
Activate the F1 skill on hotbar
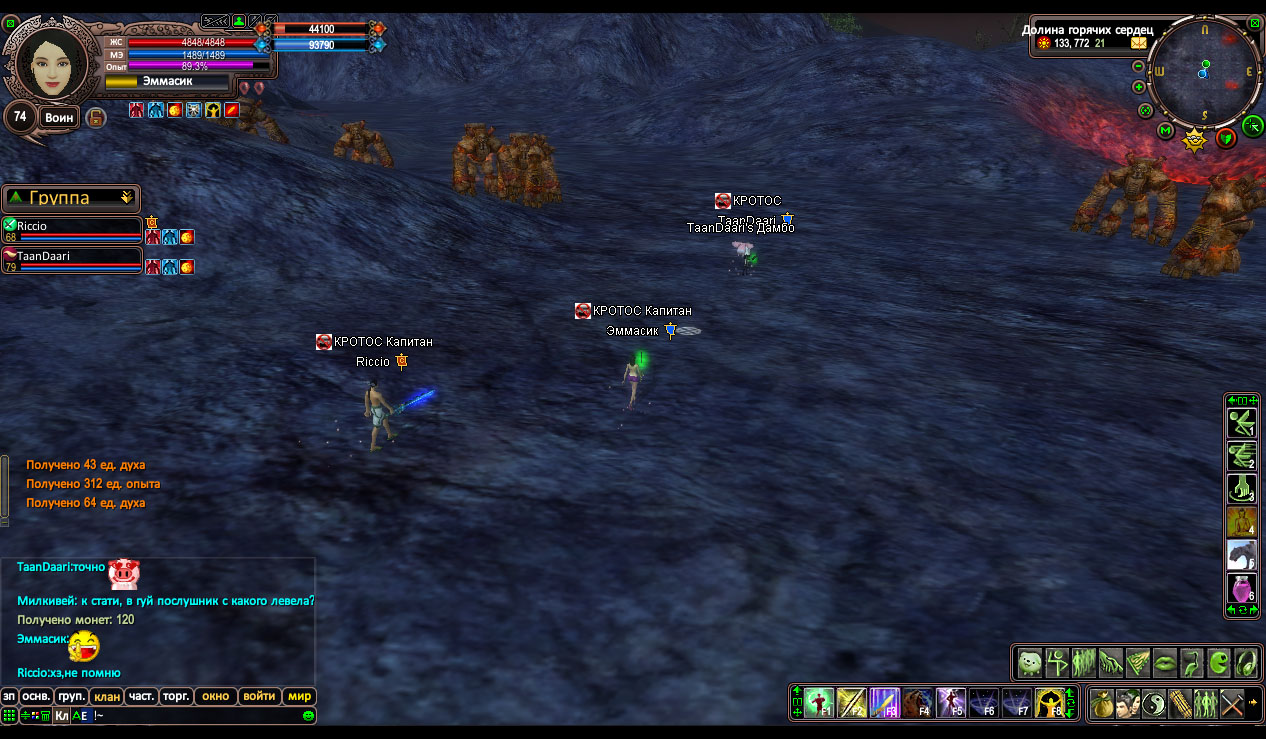click(819, 703)
